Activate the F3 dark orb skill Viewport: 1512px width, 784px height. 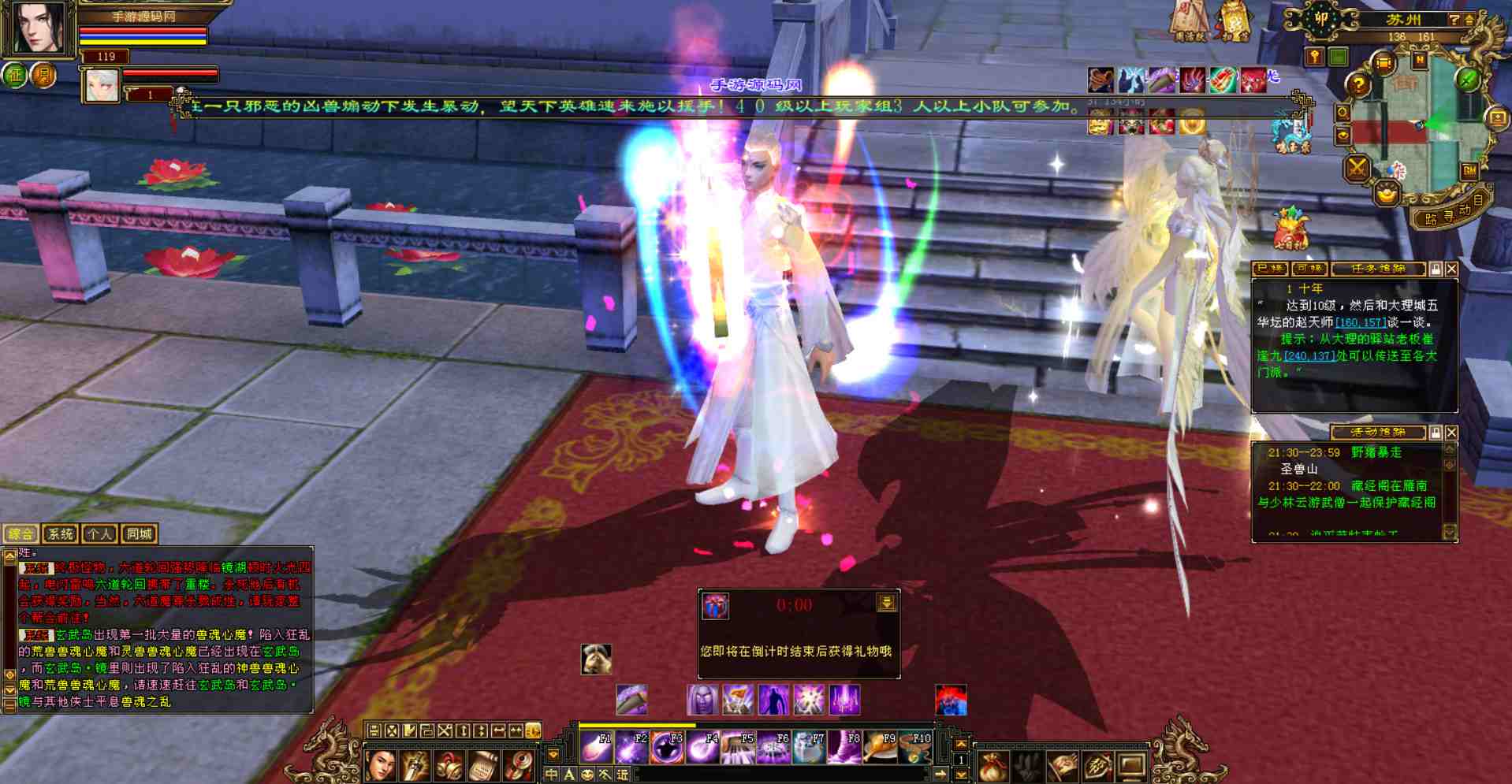tap(666, 748)
